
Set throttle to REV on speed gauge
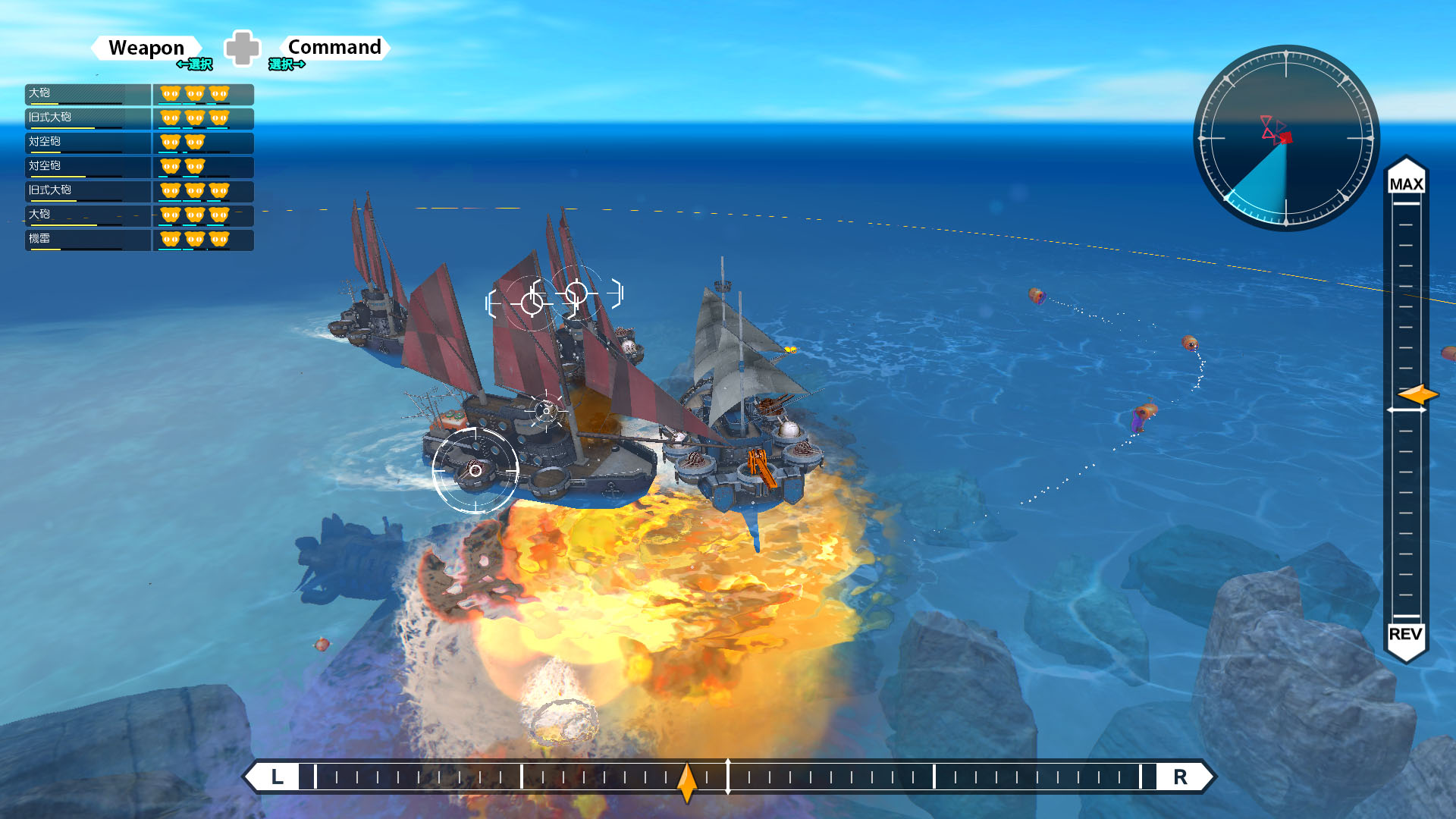pyautogui.click(x=1405, y=634)
